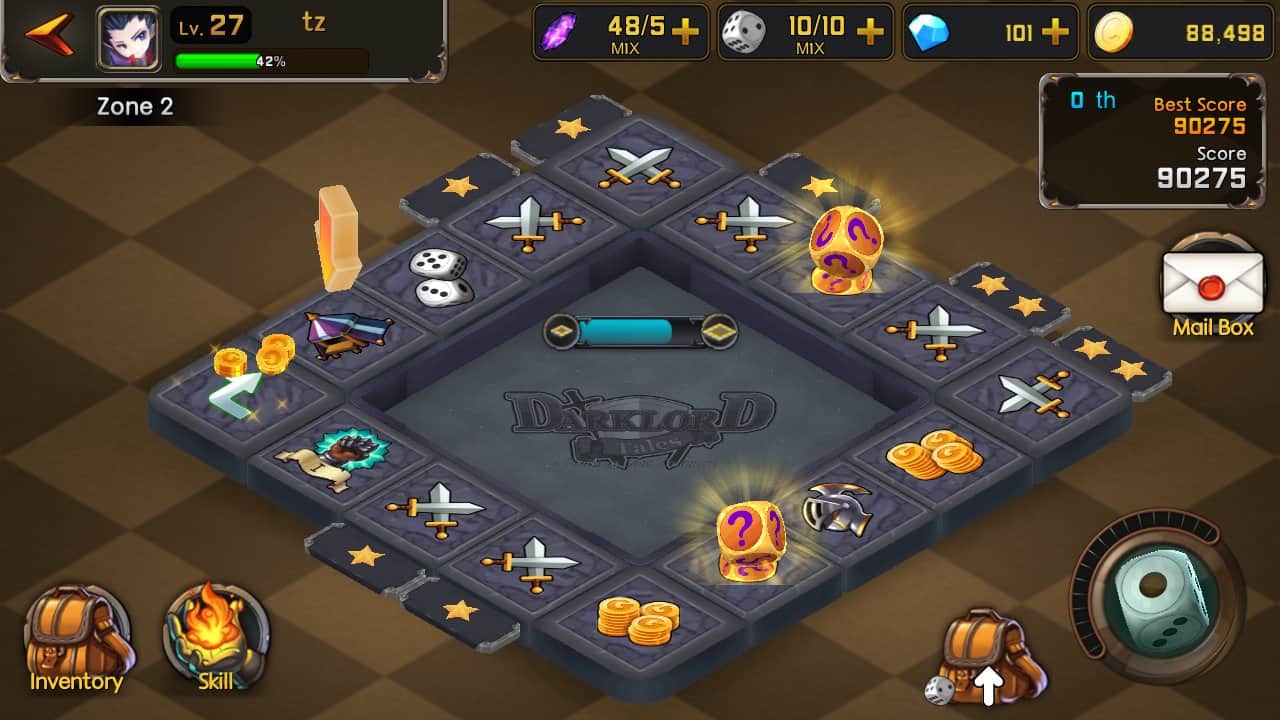Select the Zone 2 label
This screenshot has height=720, width=1280.
(x=133, y=106)
